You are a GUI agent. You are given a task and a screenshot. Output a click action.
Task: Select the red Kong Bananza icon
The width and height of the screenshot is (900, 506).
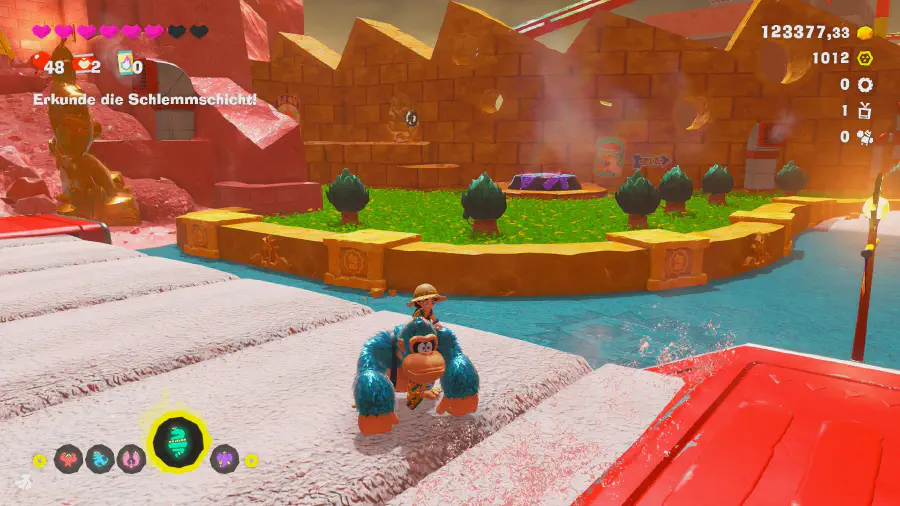tap(68, 459)
